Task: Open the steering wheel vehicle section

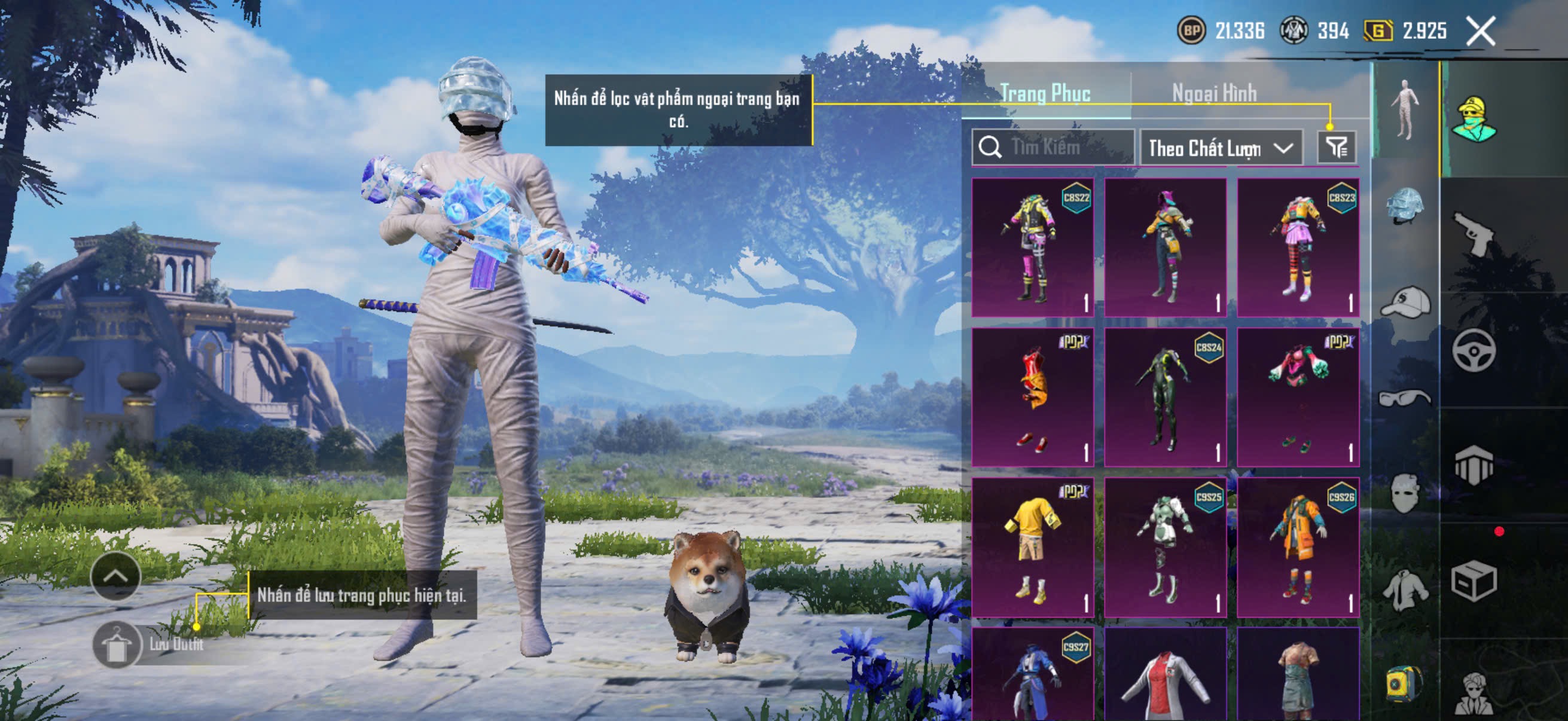Action: (1474, 350)
